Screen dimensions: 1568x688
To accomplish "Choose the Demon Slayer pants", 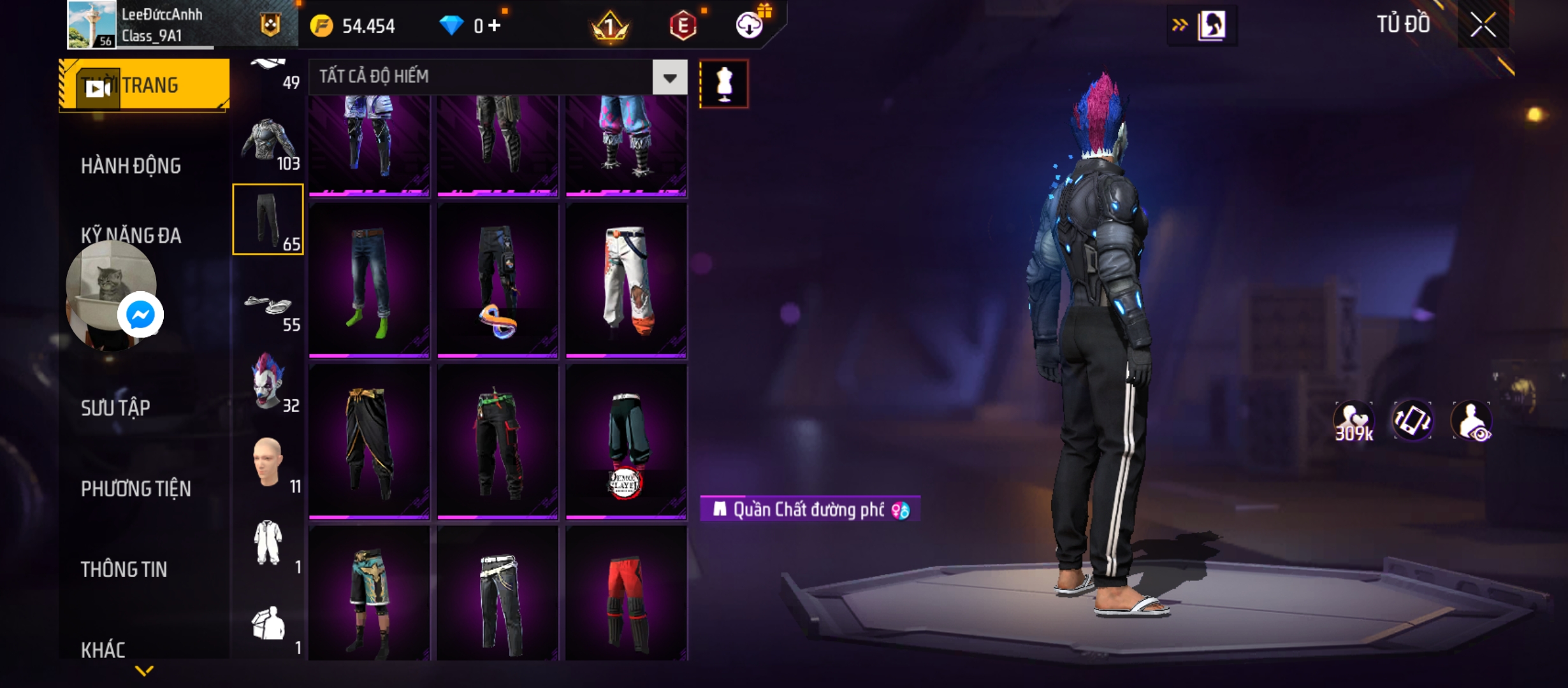I will click(626, 441).
